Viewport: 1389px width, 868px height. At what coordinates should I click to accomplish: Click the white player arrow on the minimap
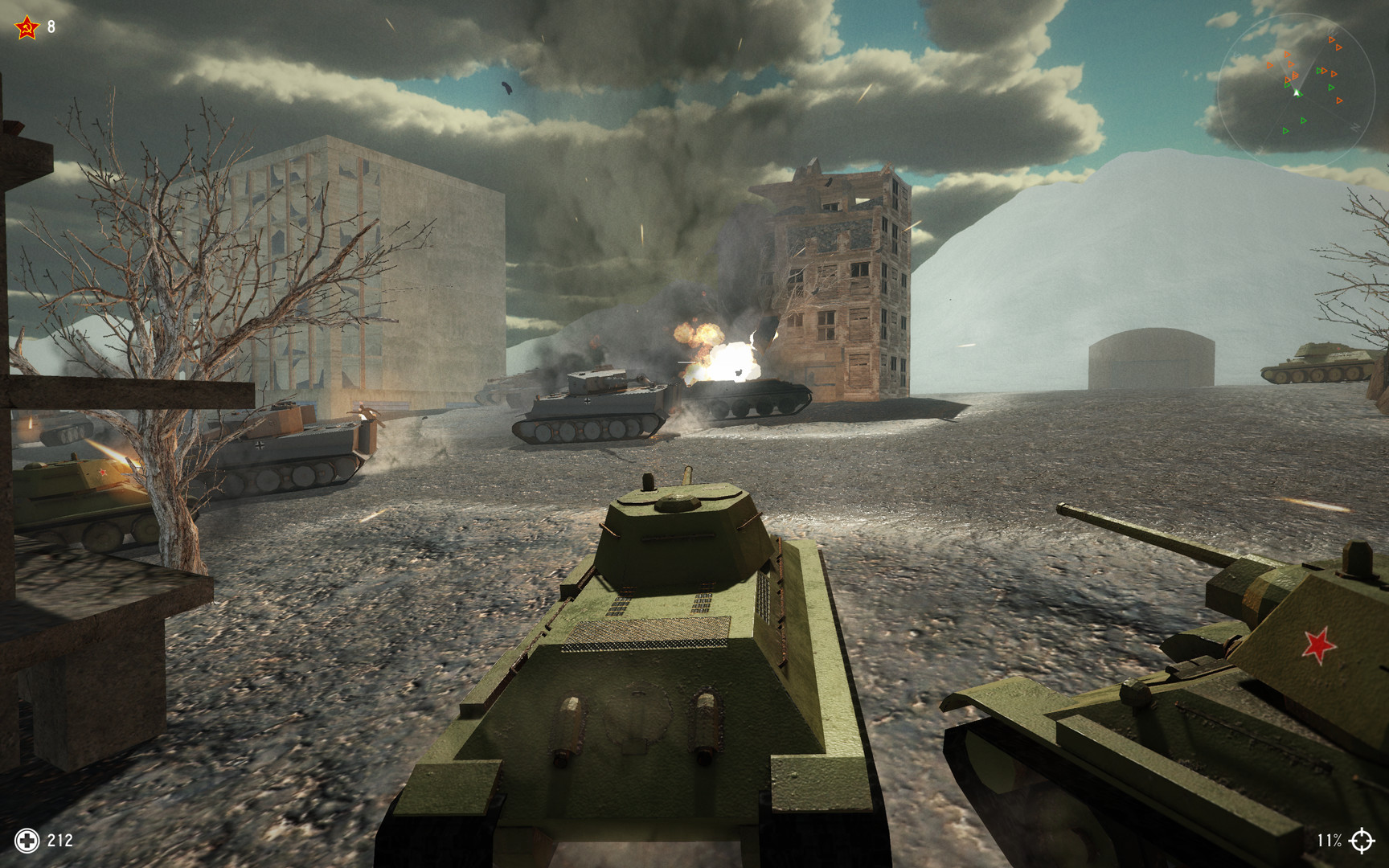point(1296,92)
